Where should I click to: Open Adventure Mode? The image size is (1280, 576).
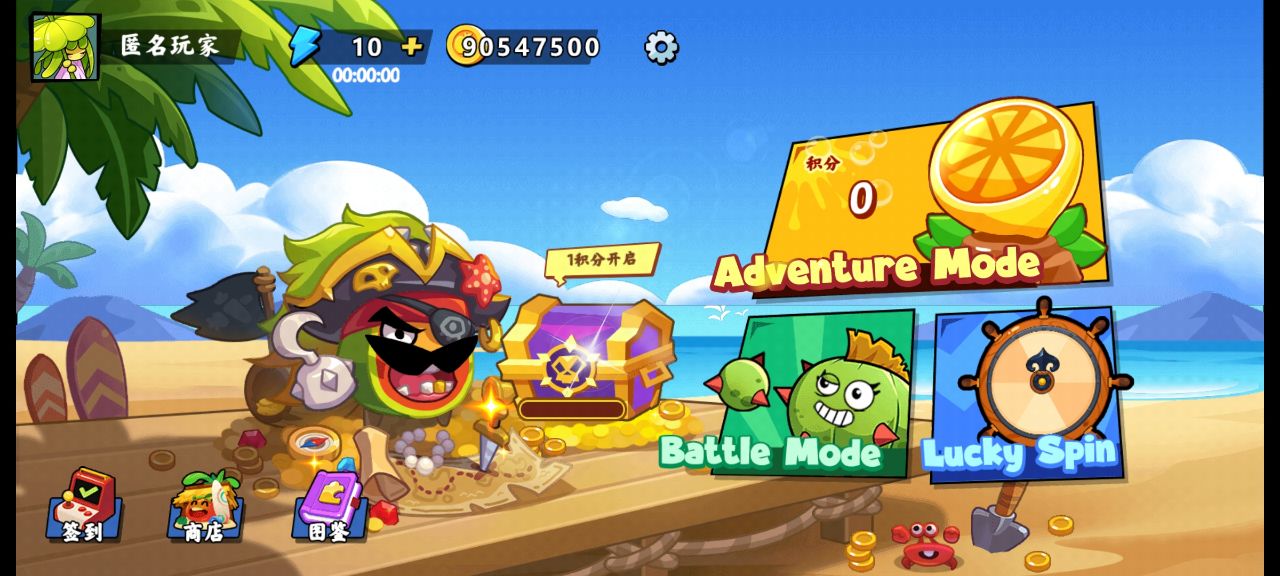(935, 200)
